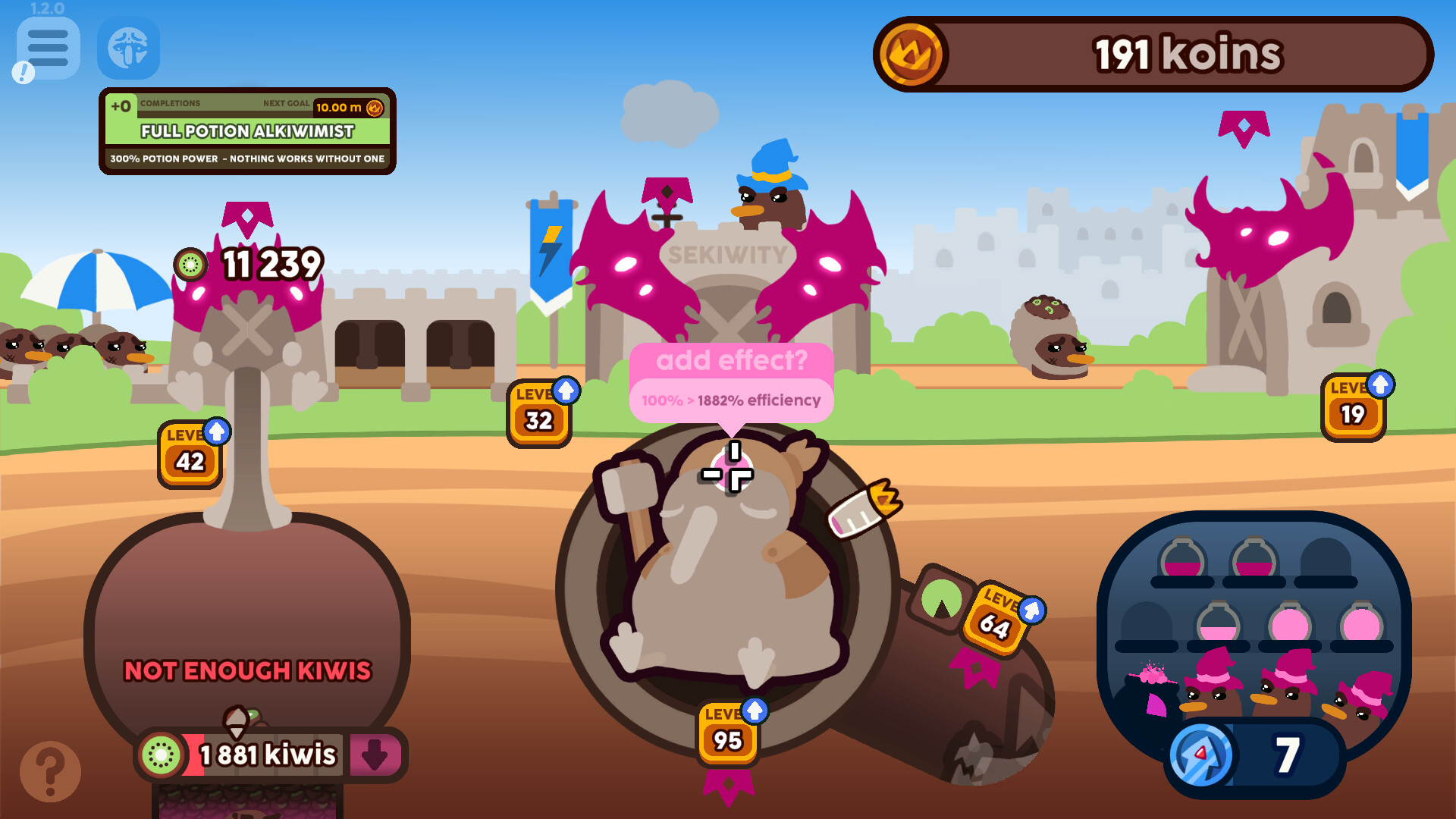Open the hamburger menu
1456x819 pixels.
coord(48,49)
